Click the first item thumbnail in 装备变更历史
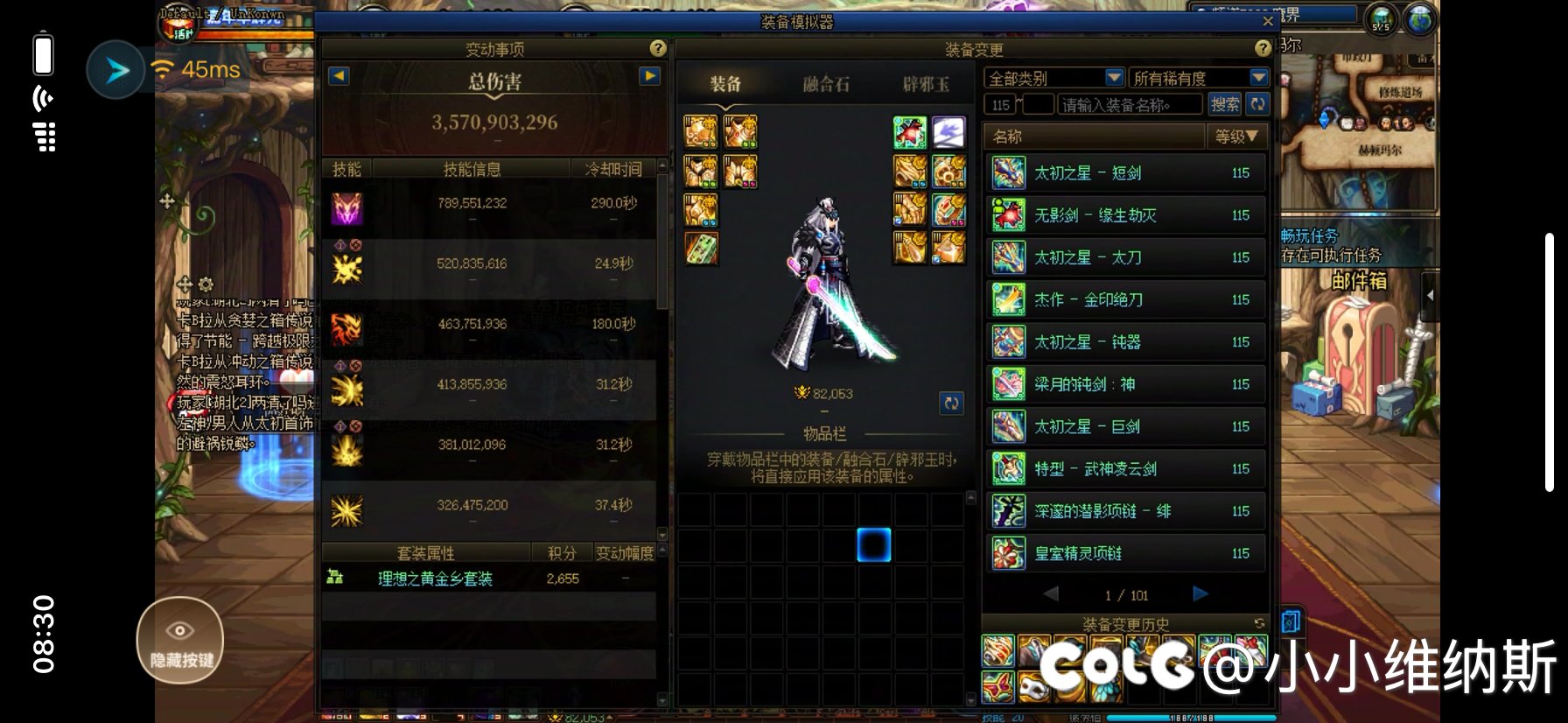This screenshot has height=723, width=1568. pyautogui.click(x=998, y=651)
